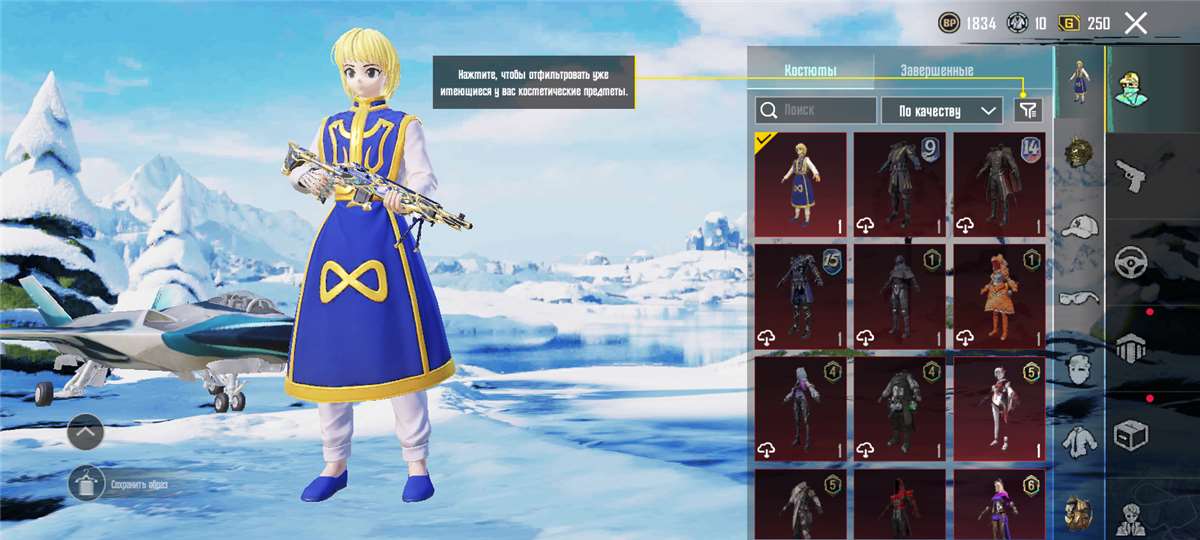Choose the dark armor costume with badge 9
1200x540 pixels.
tap(899, 184)
